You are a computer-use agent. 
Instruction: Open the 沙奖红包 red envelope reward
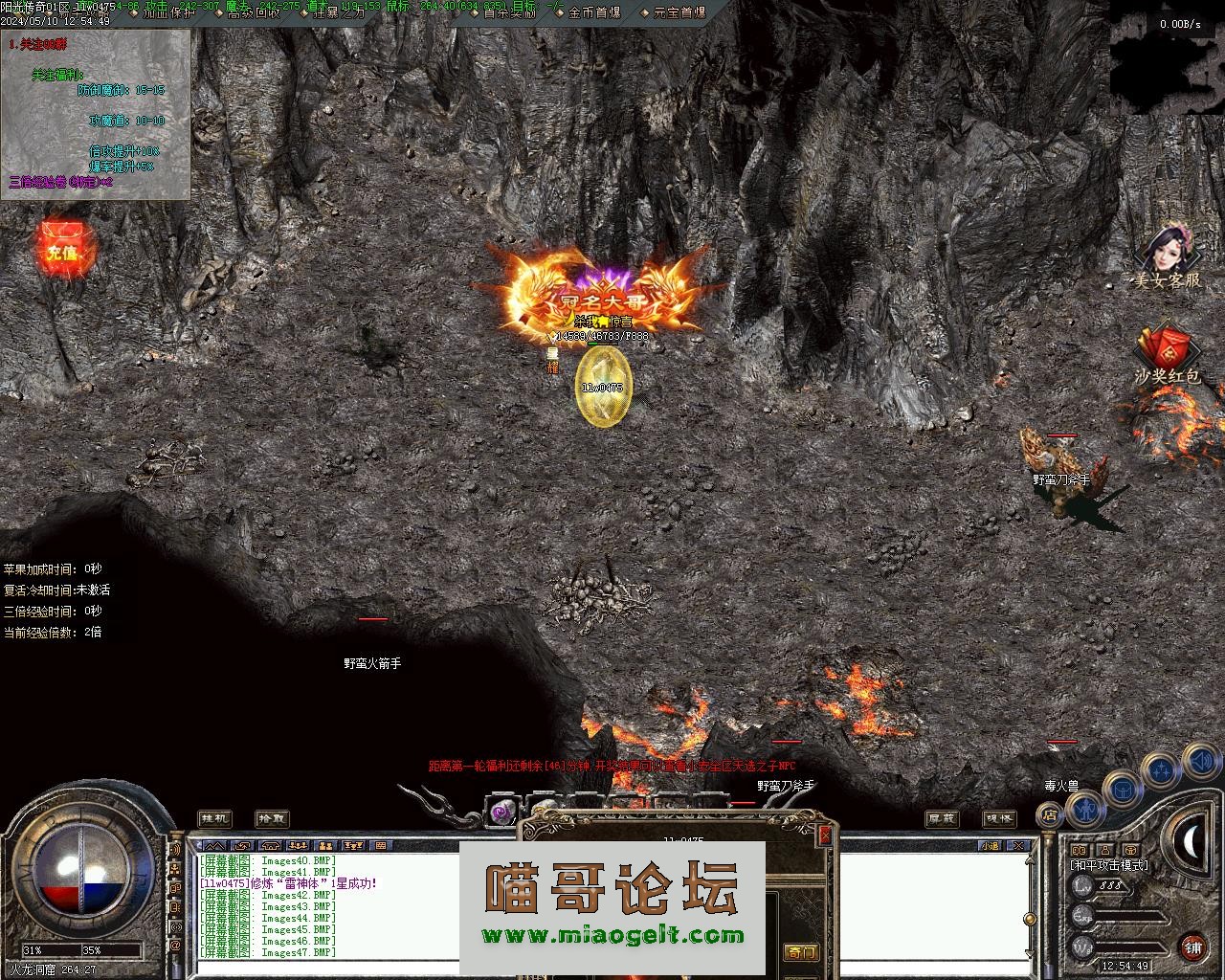pyautogui.click(x=1165, y=354)
